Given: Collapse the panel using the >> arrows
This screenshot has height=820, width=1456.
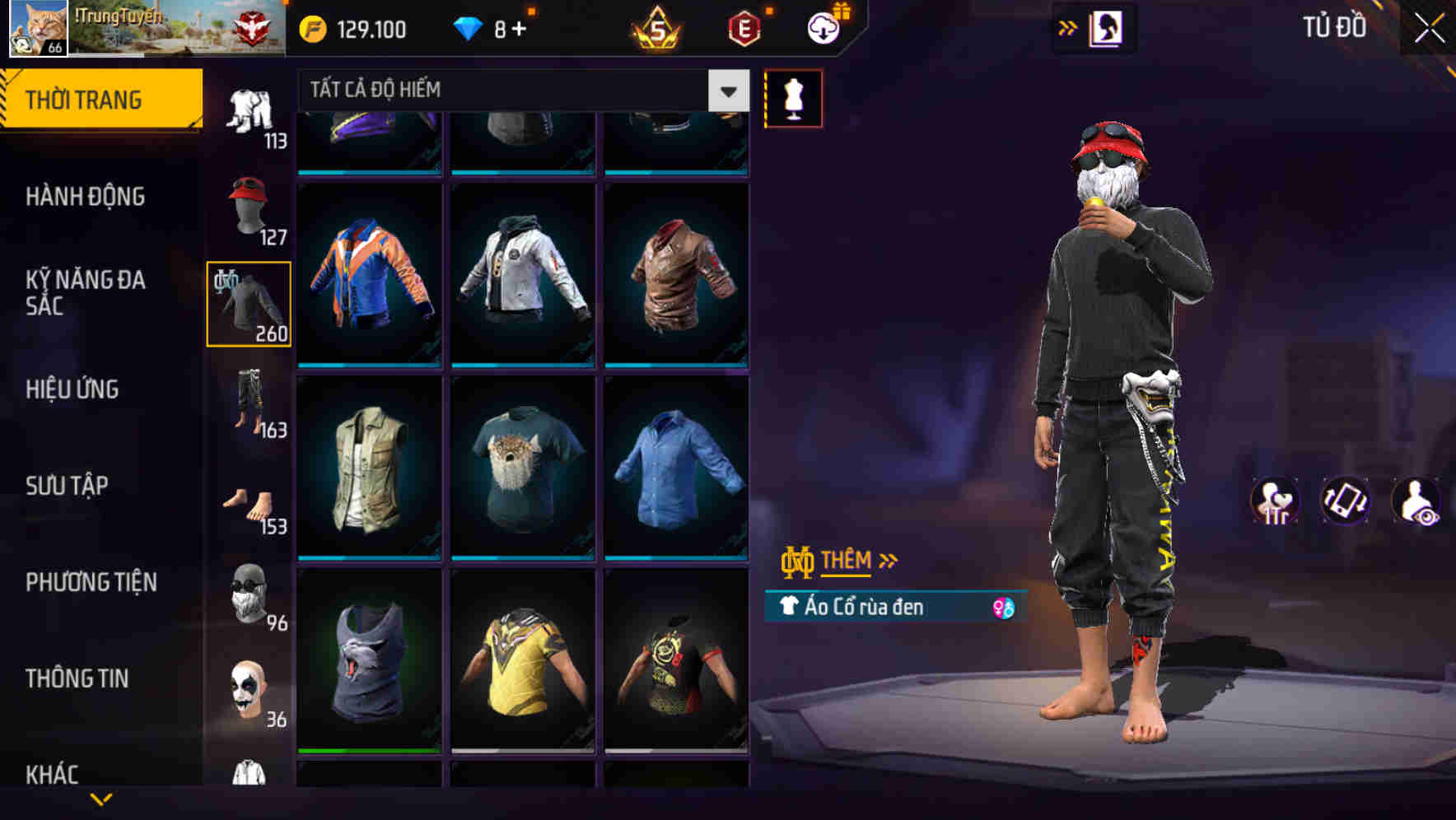Looking at the screenshot, I should click(x=1066, y=27).
